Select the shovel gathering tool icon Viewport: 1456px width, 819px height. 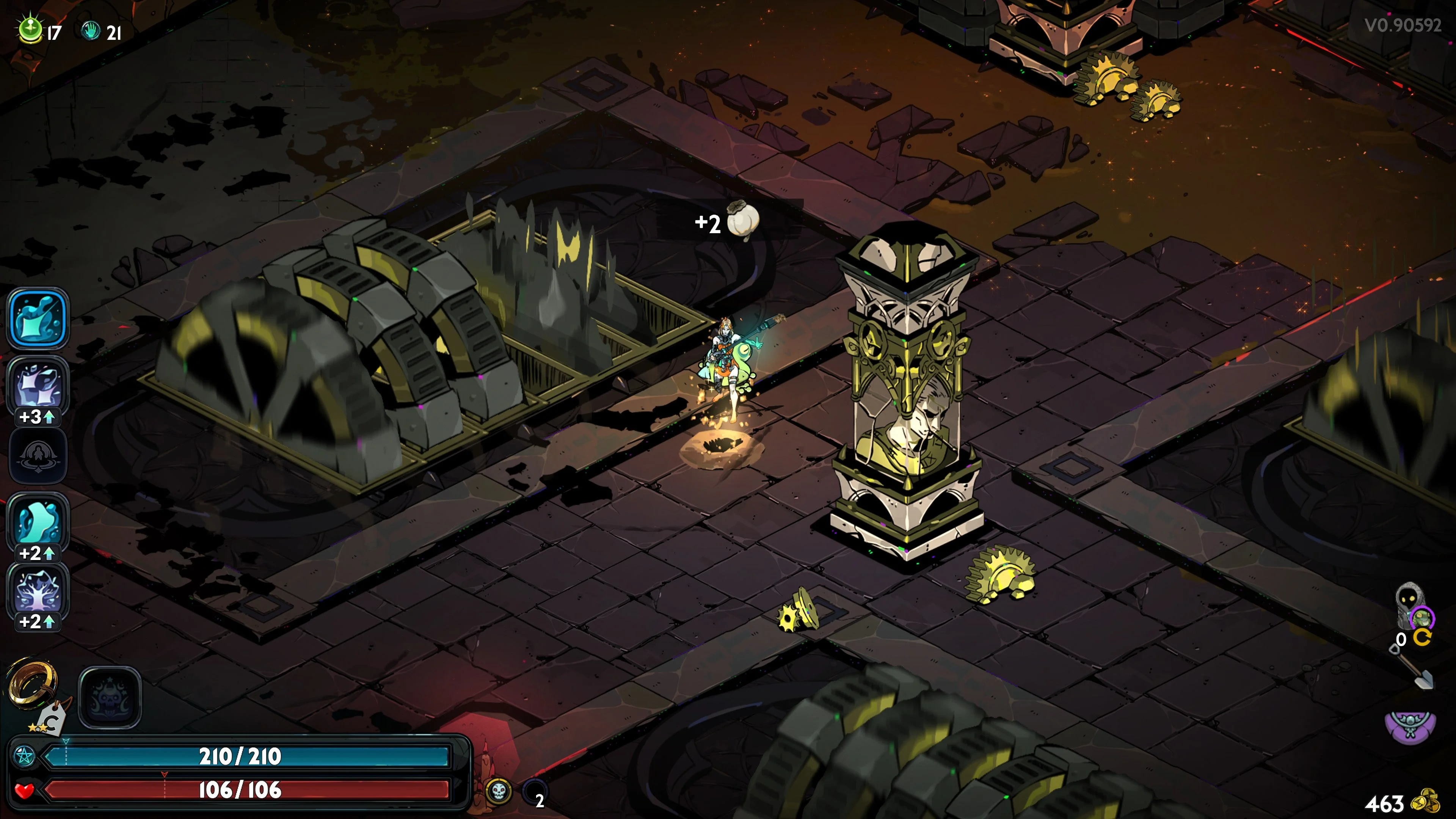1416,670
